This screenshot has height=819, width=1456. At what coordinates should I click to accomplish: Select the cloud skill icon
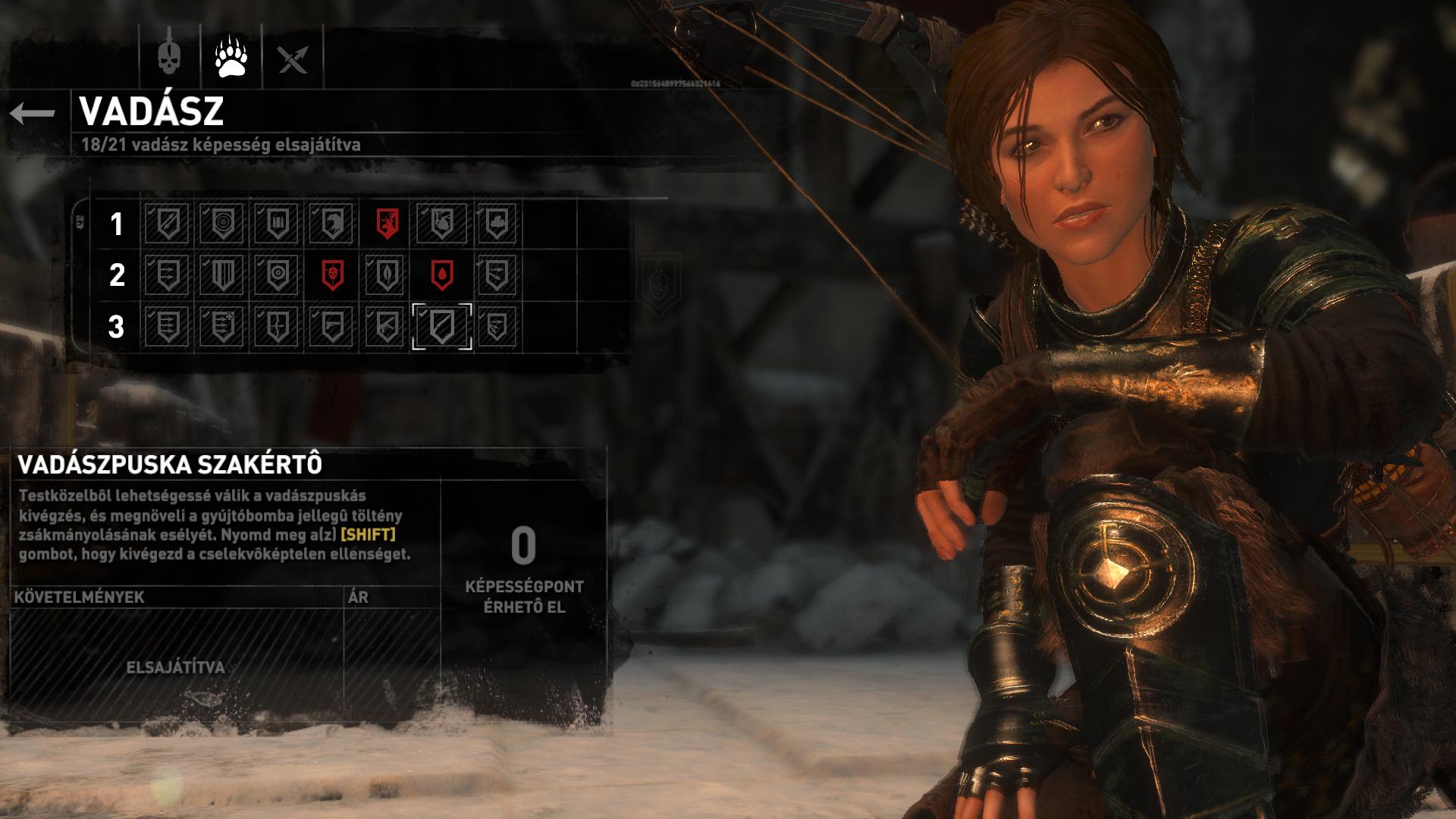pyautogui.click(x=497, y=224)
